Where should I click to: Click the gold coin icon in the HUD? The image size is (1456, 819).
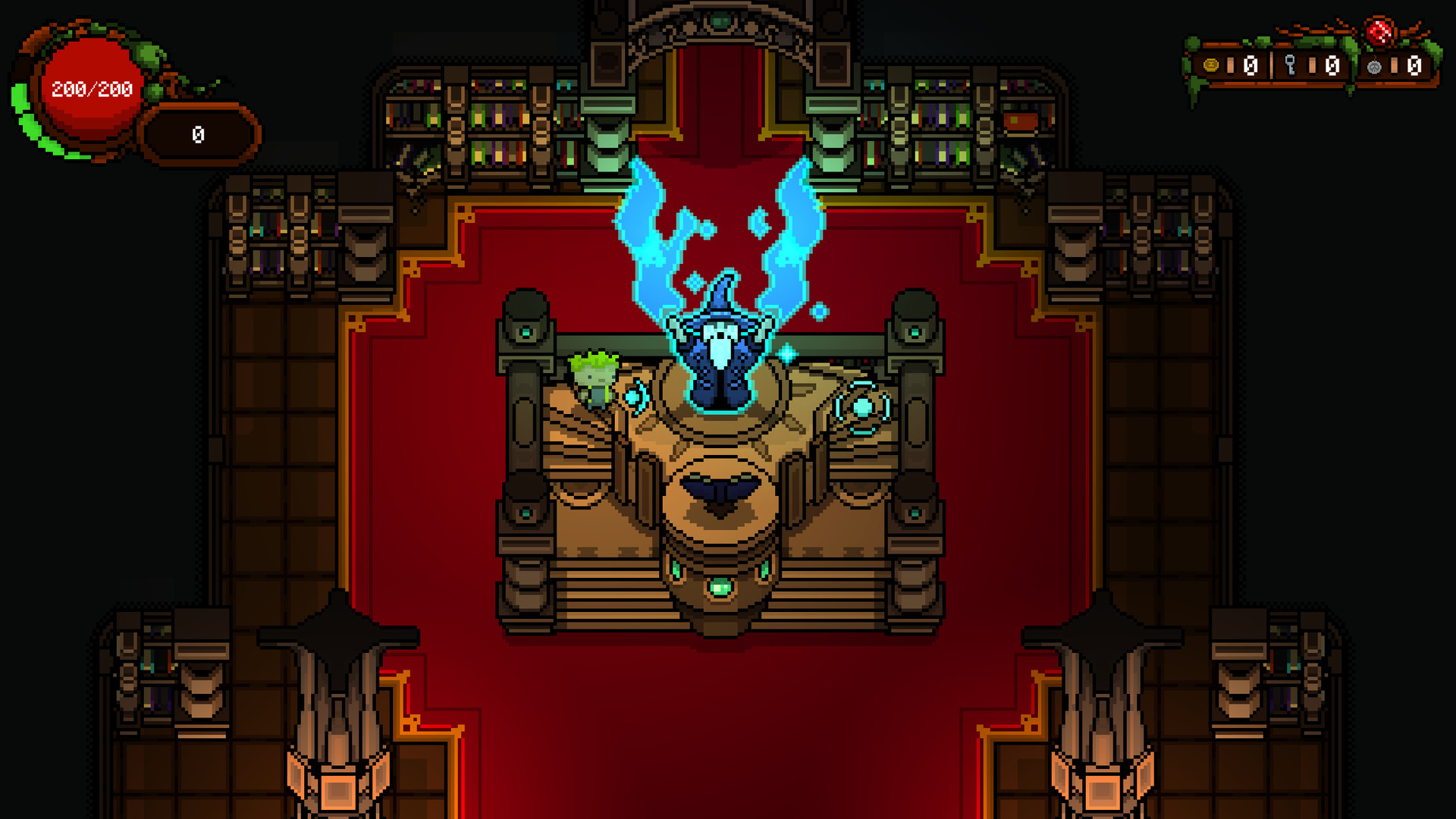point(1210,65)
